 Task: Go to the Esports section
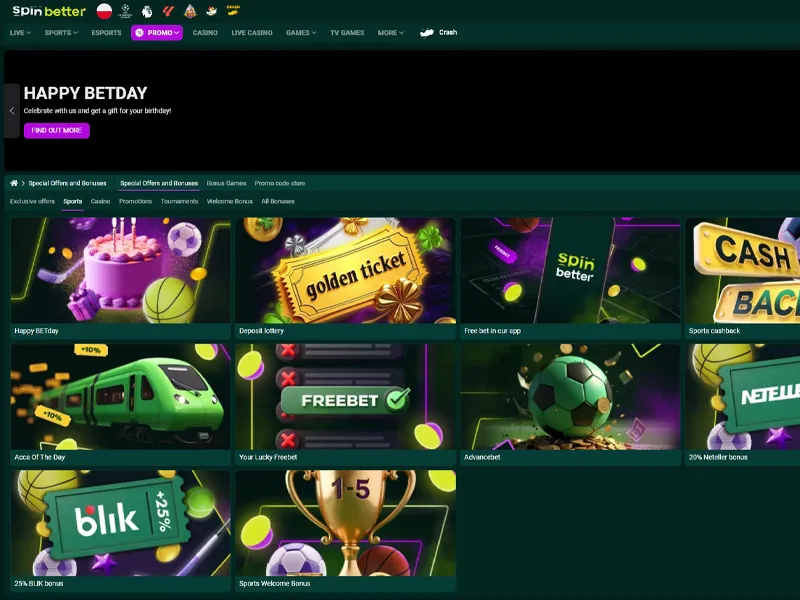106,33
